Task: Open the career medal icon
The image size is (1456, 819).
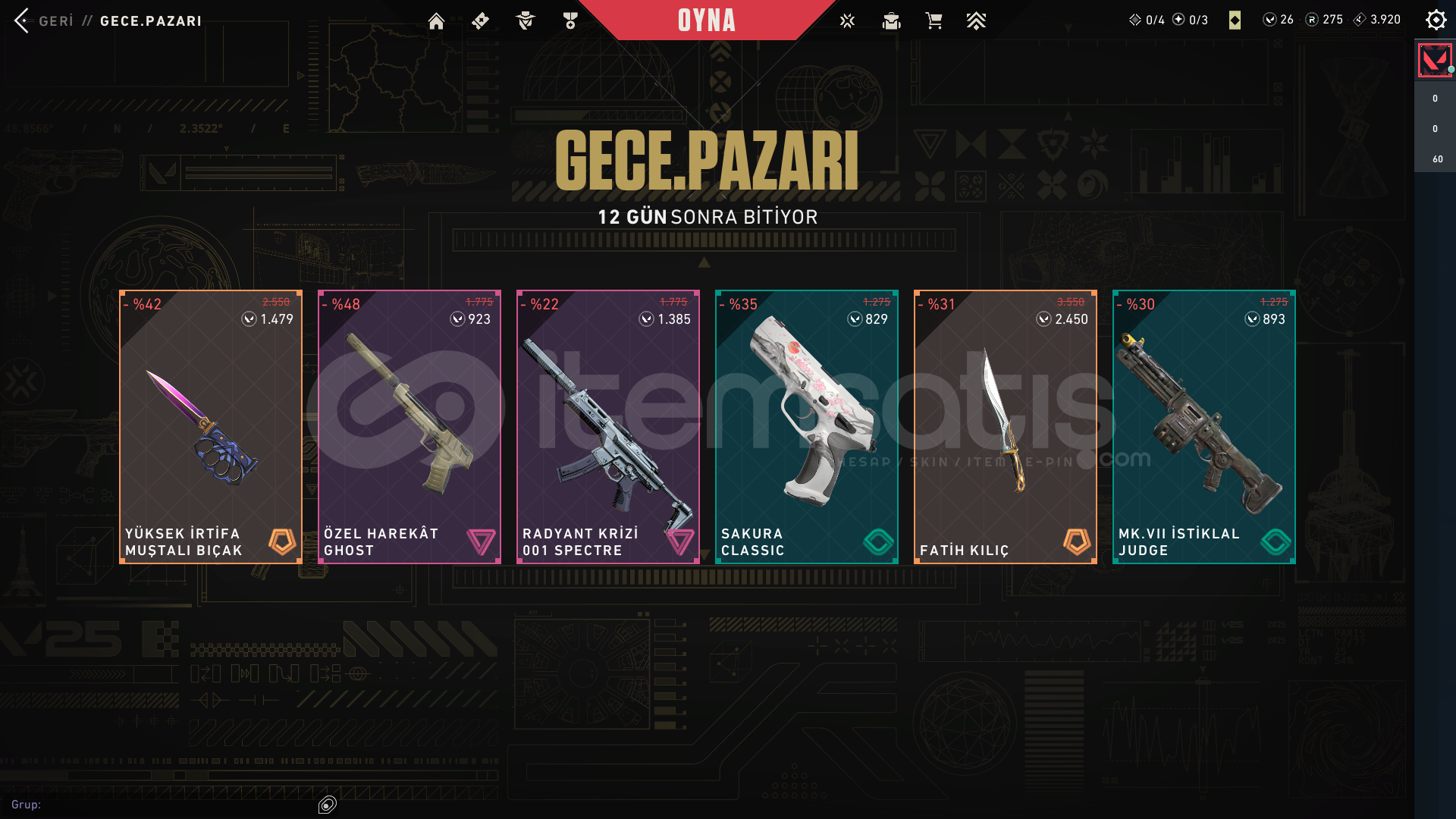Action: [570, 21]
